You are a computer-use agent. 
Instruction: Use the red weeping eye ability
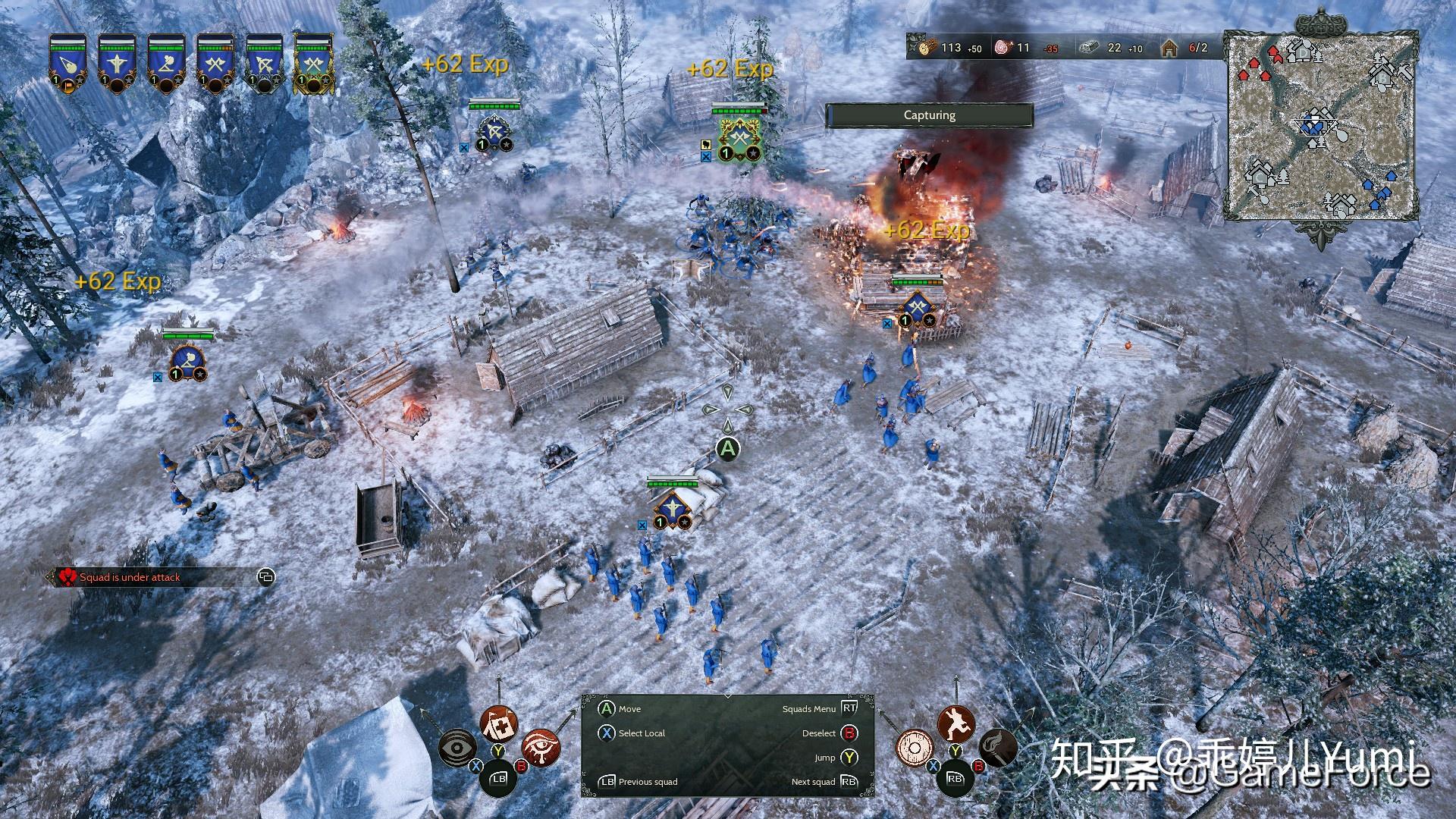click(x=541, y=747)
